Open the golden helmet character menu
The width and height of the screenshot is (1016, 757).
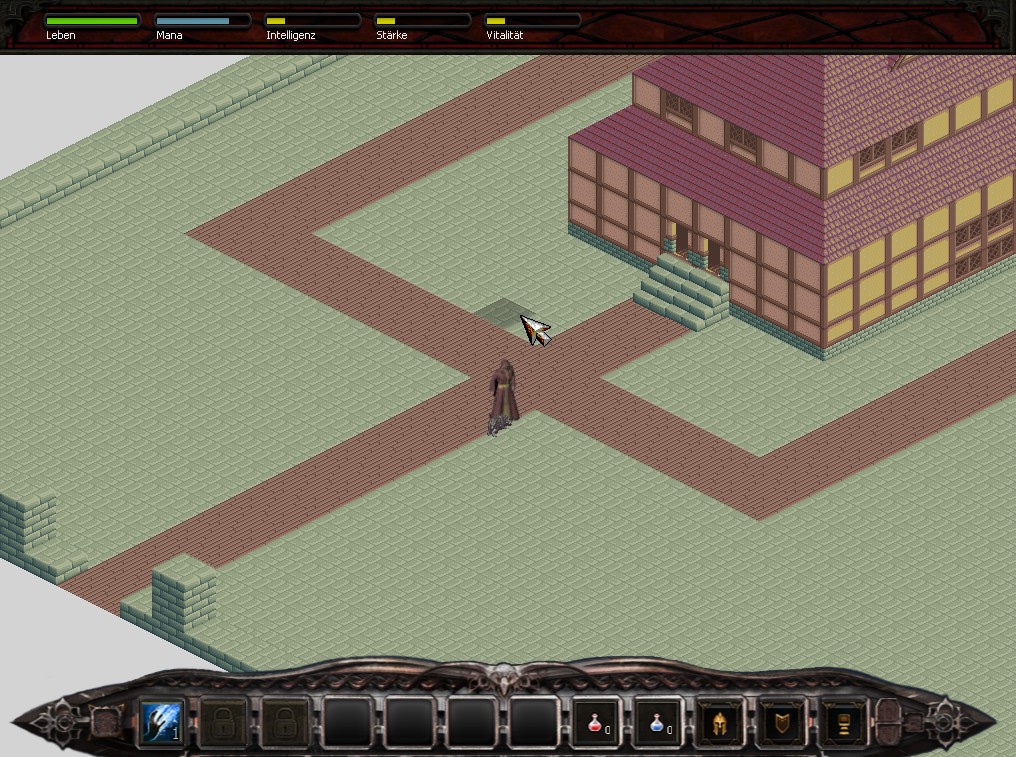point(719,721)
